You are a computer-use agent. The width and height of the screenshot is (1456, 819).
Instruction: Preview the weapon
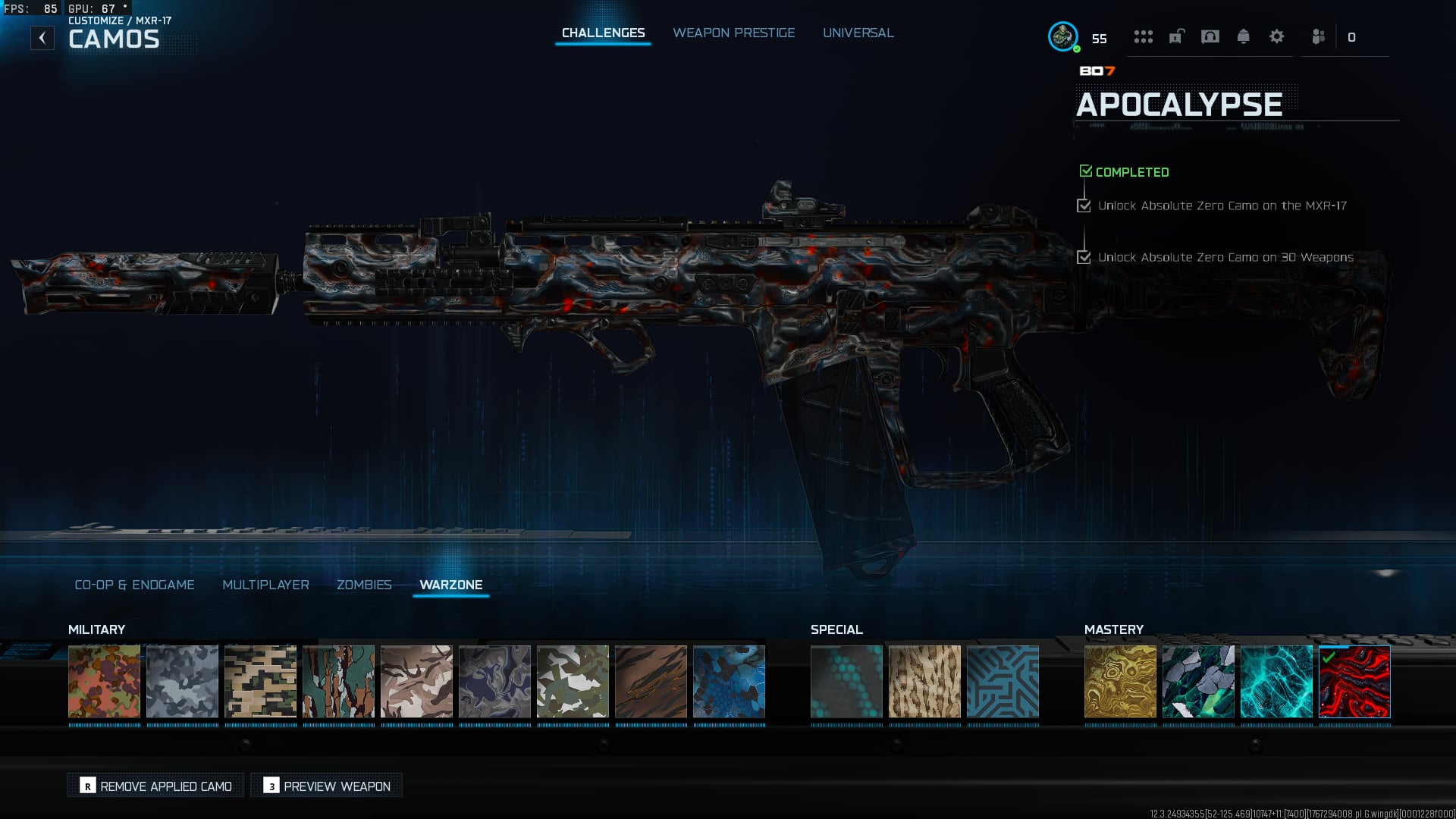tap(327, 786)
